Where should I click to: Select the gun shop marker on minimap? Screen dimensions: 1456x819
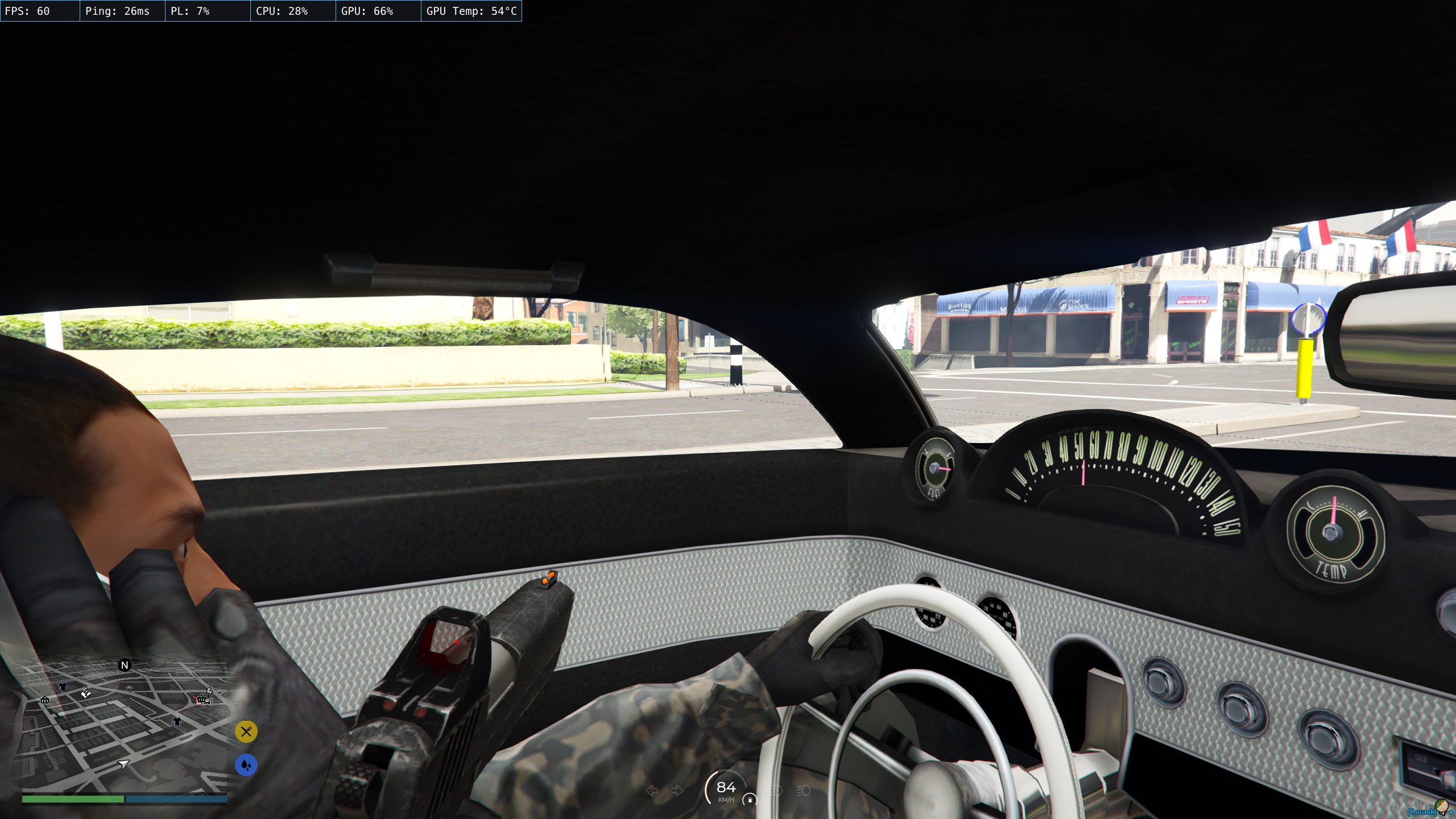pos(86,693)
